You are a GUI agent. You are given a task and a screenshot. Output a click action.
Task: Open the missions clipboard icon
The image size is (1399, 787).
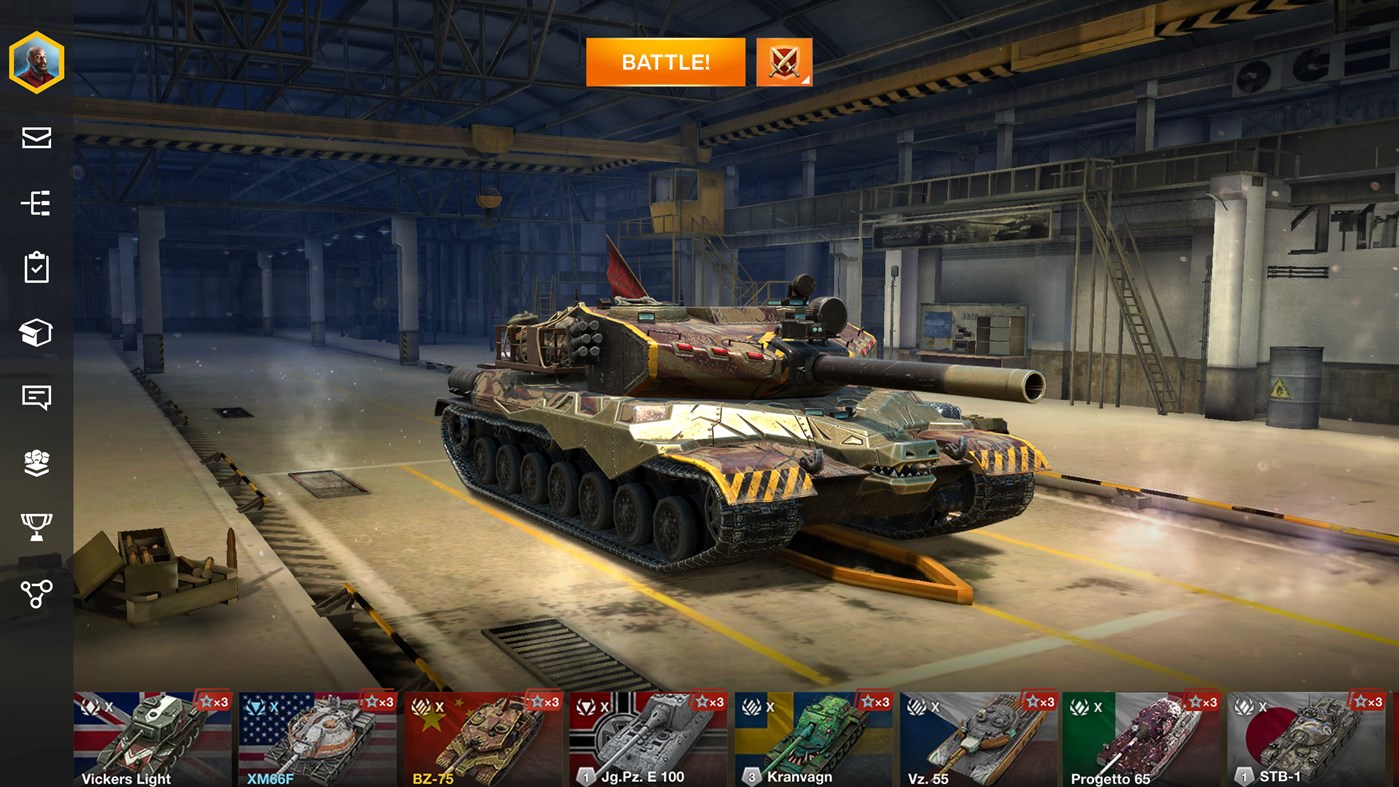(36, 266)
